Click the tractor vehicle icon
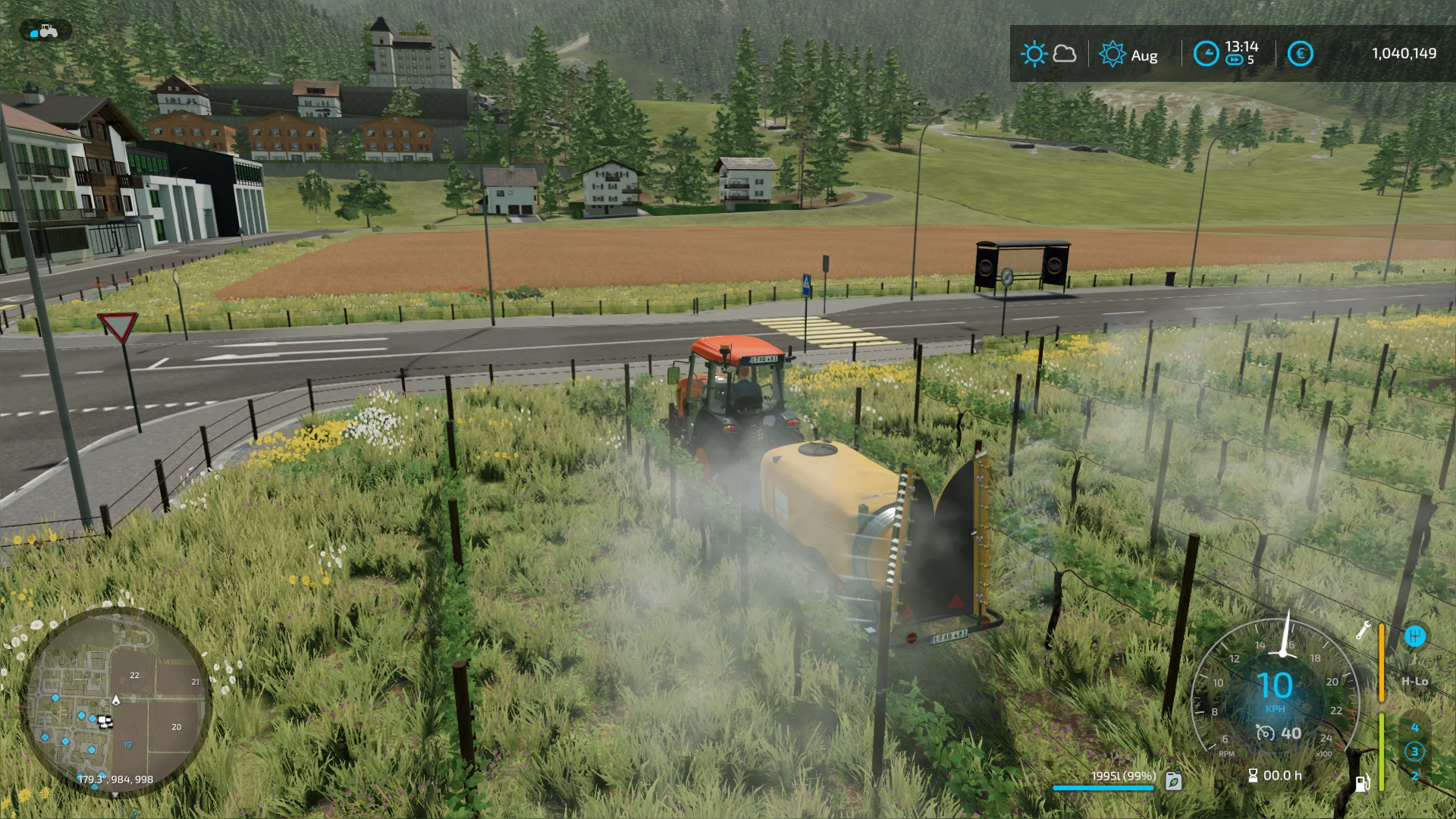This screenshot has height=819, width=1456. (x=46, y=31)
